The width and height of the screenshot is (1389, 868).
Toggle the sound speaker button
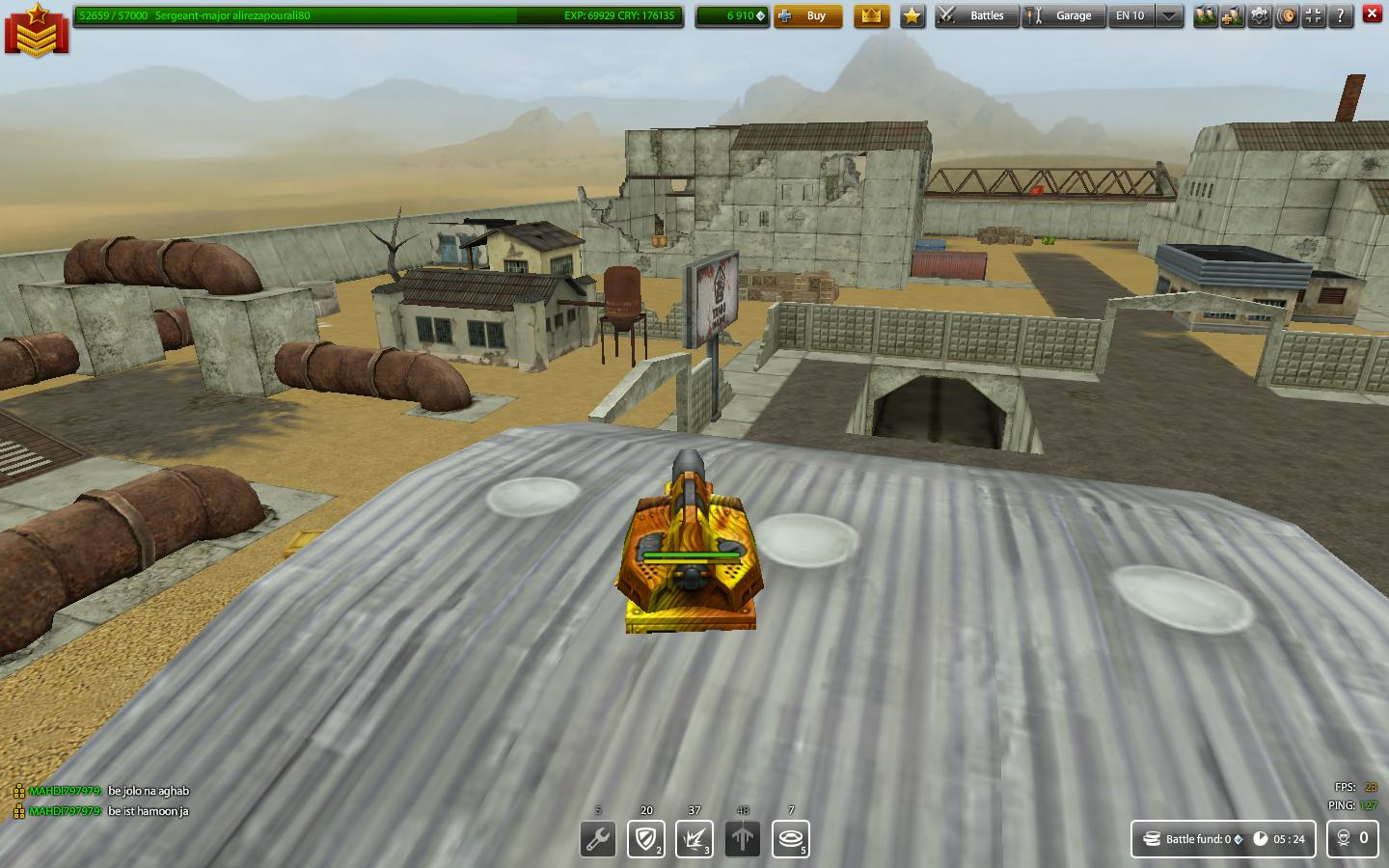pos(1287,16)
